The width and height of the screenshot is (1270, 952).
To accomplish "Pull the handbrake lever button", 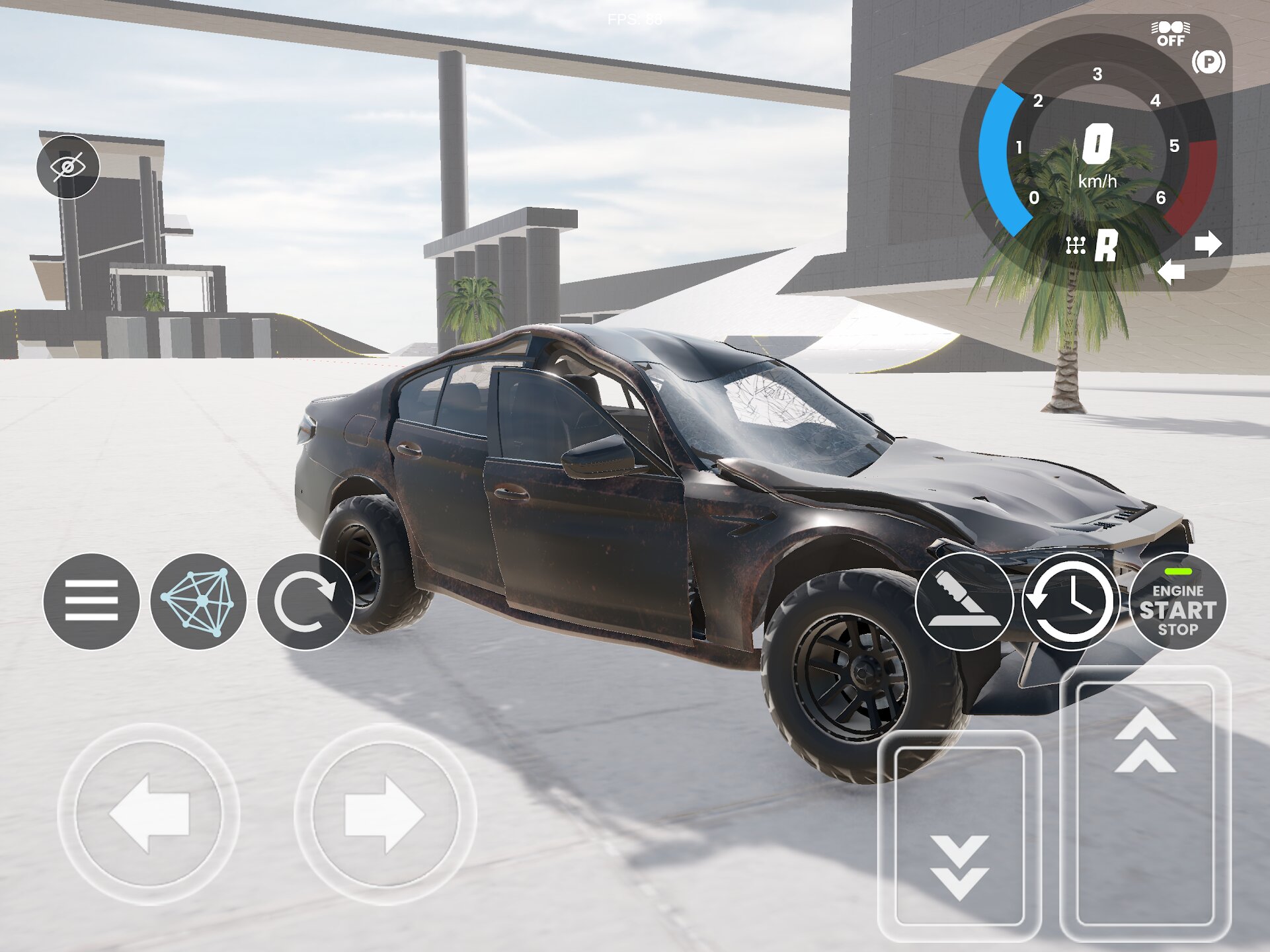I will tap(964, 602).
